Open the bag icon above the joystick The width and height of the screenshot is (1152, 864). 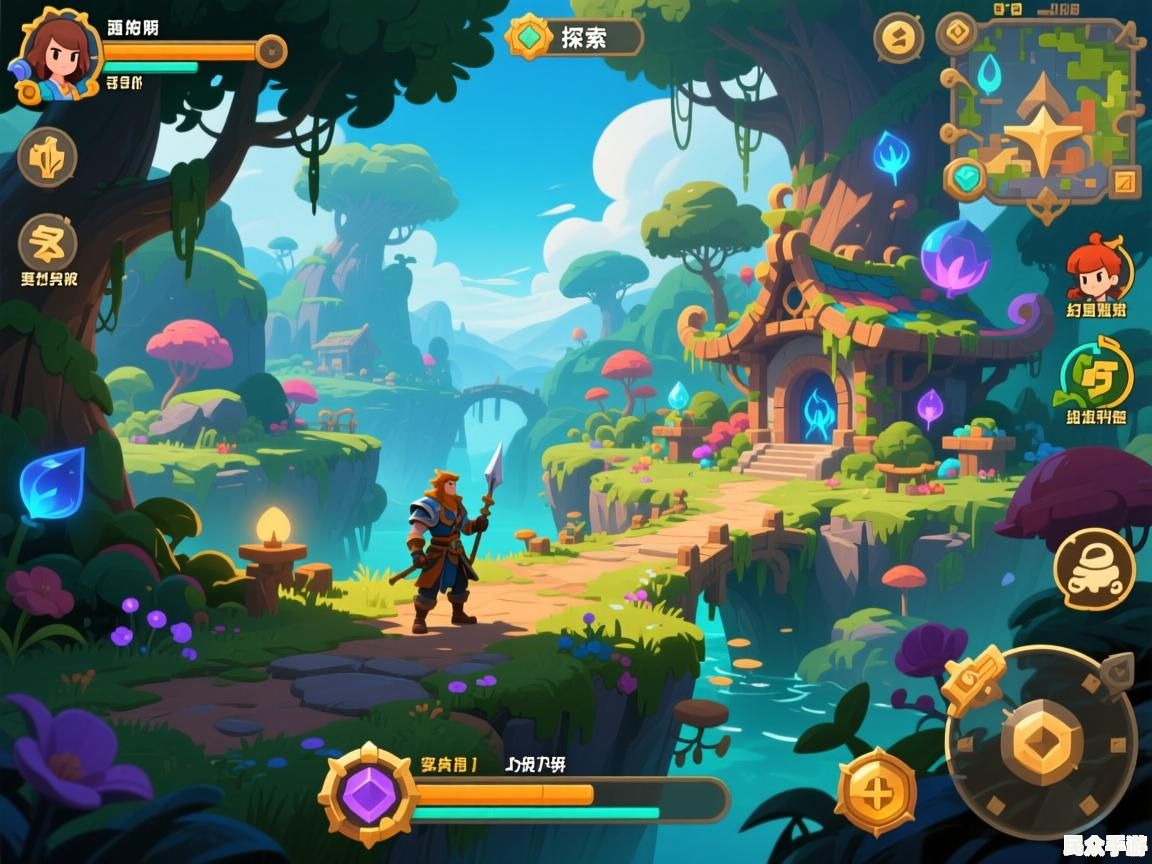(x=1094, y=569)
